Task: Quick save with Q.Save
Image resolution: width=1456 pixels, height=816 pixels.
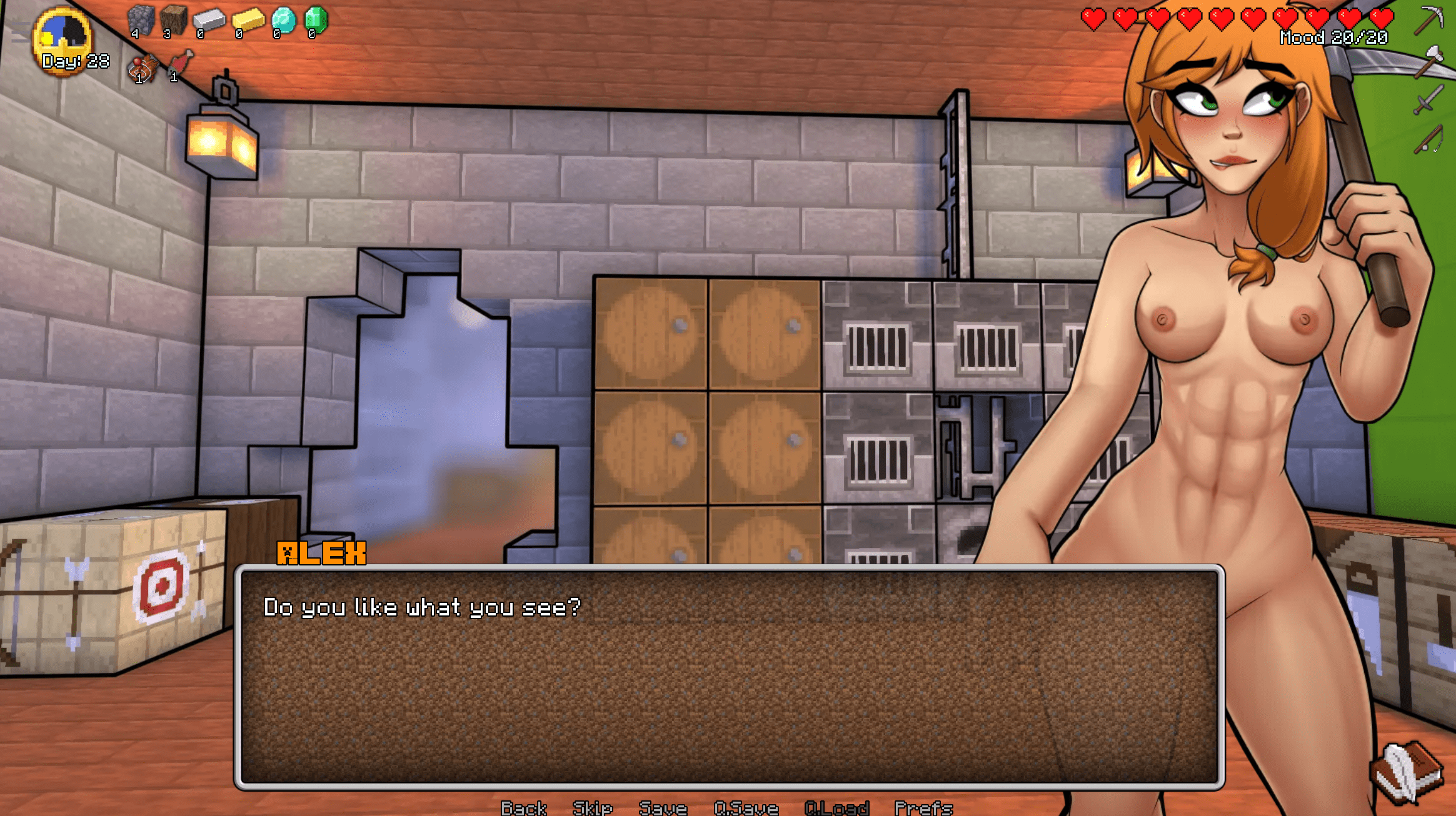Action: [746, 808]
